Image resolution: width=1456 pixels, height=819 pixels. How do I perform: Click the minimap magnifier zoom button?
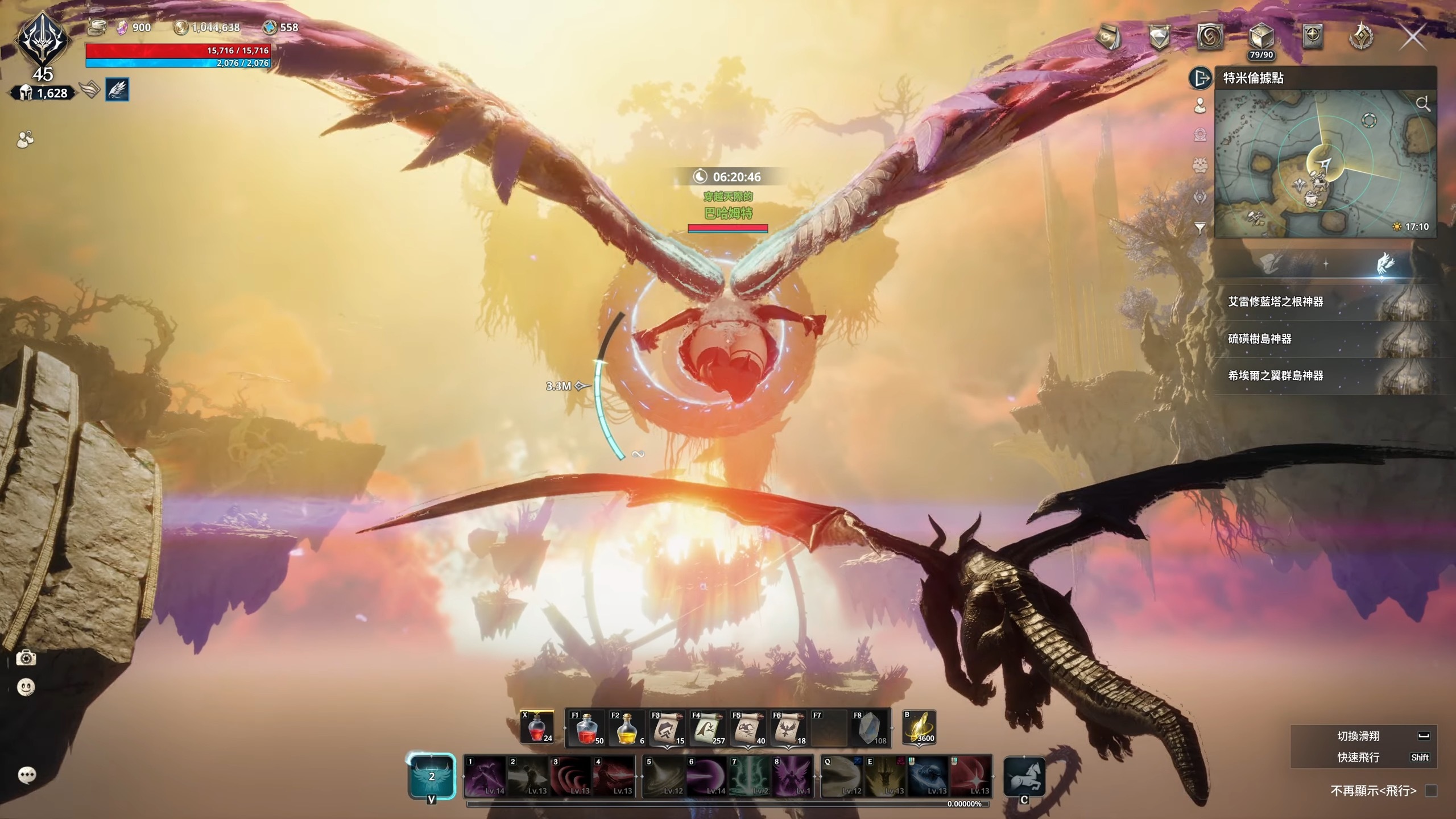[x=1423, y=104]
